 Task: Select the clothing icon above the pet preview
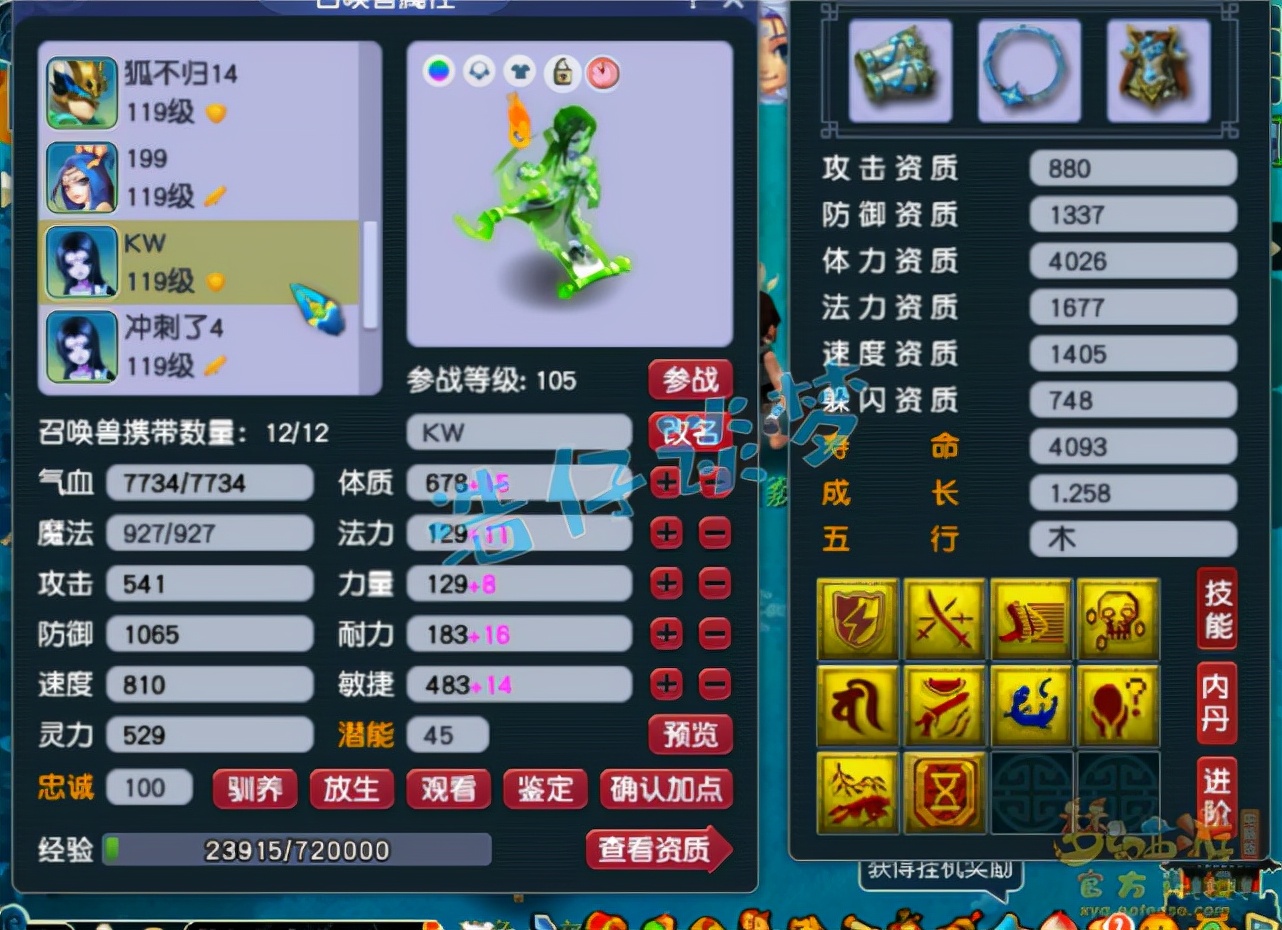(521, 73)
